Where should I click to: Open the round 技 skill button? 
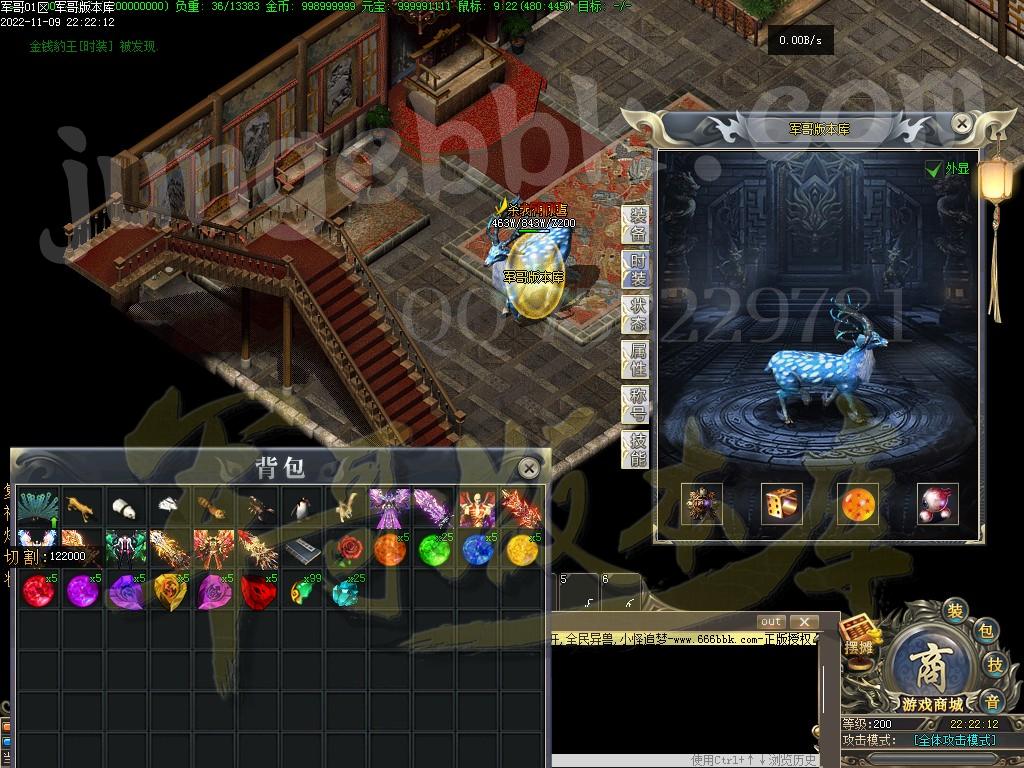pos(996,665)
